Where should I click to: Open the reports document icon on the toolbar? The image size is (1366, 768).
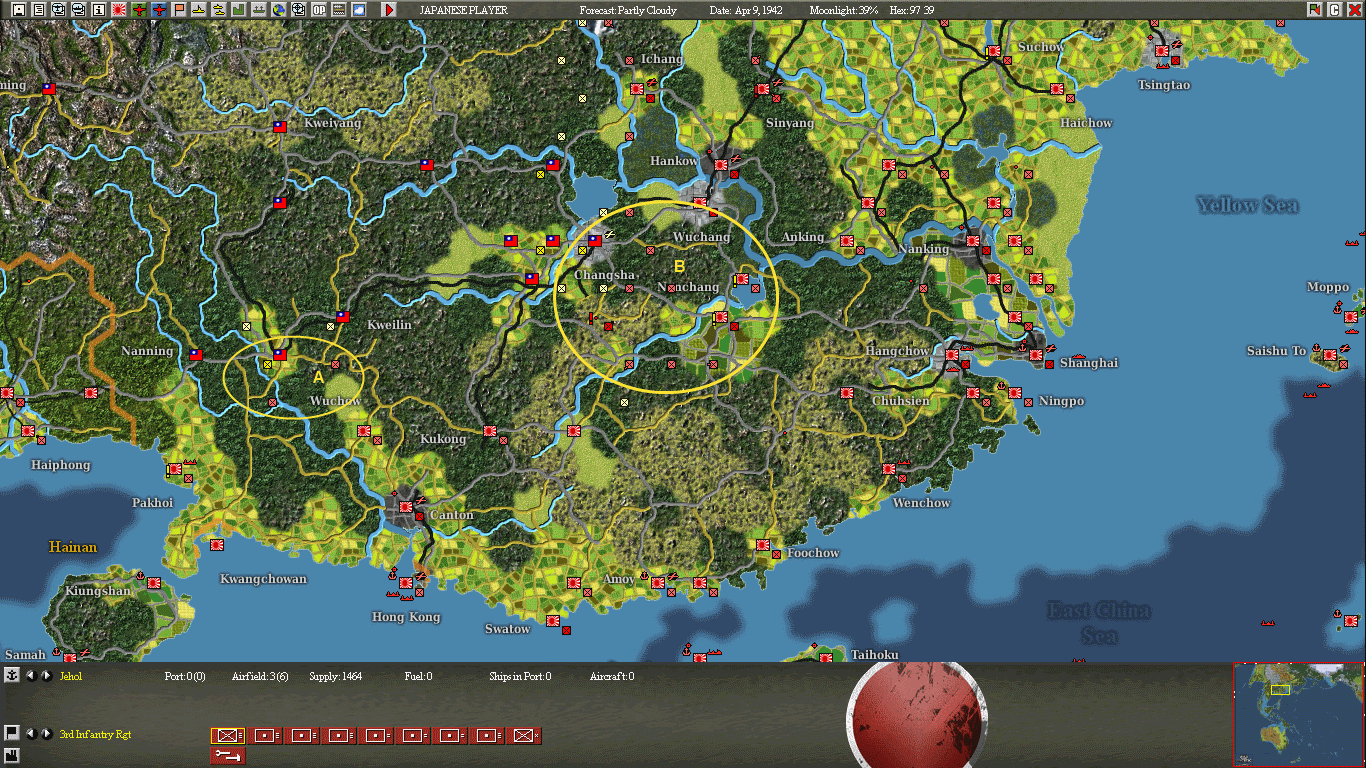(39, 10)
